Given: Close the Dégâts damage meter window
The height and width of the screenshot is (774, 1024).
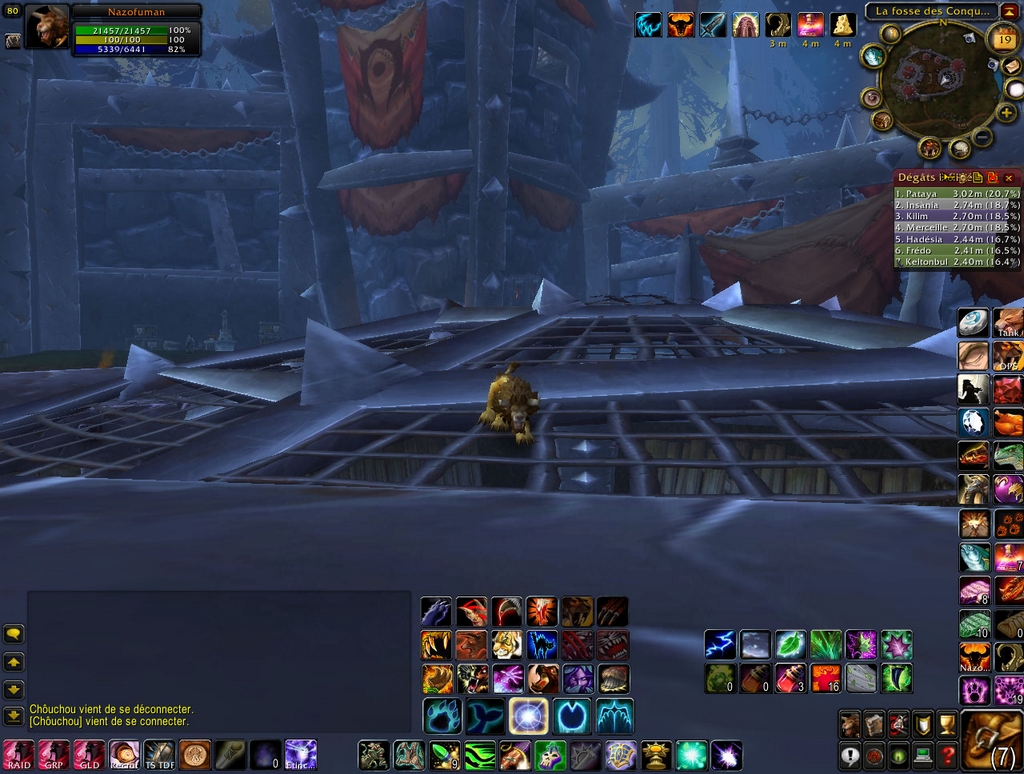Looking at the screenshot, I should (1009, 177).
